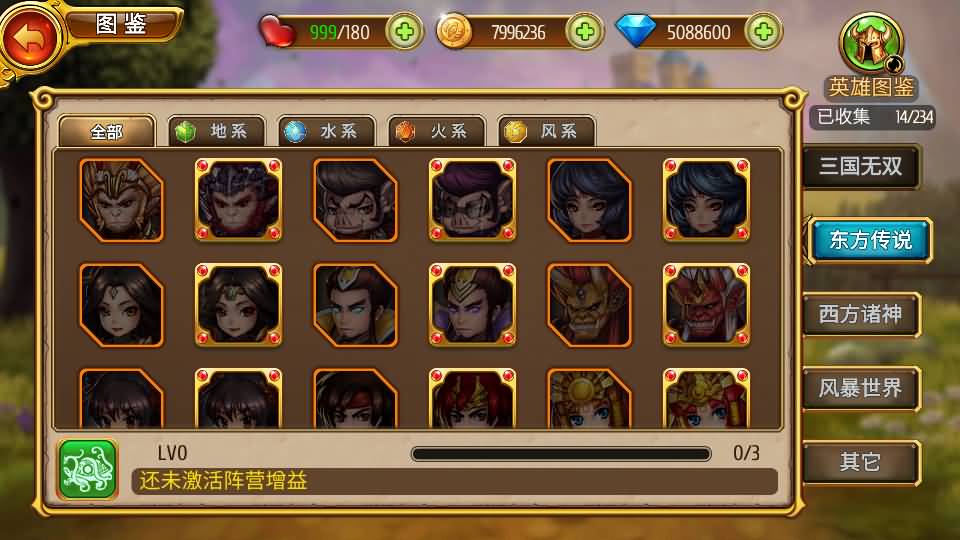Add gold coins with the plus button

coord(586,32)
